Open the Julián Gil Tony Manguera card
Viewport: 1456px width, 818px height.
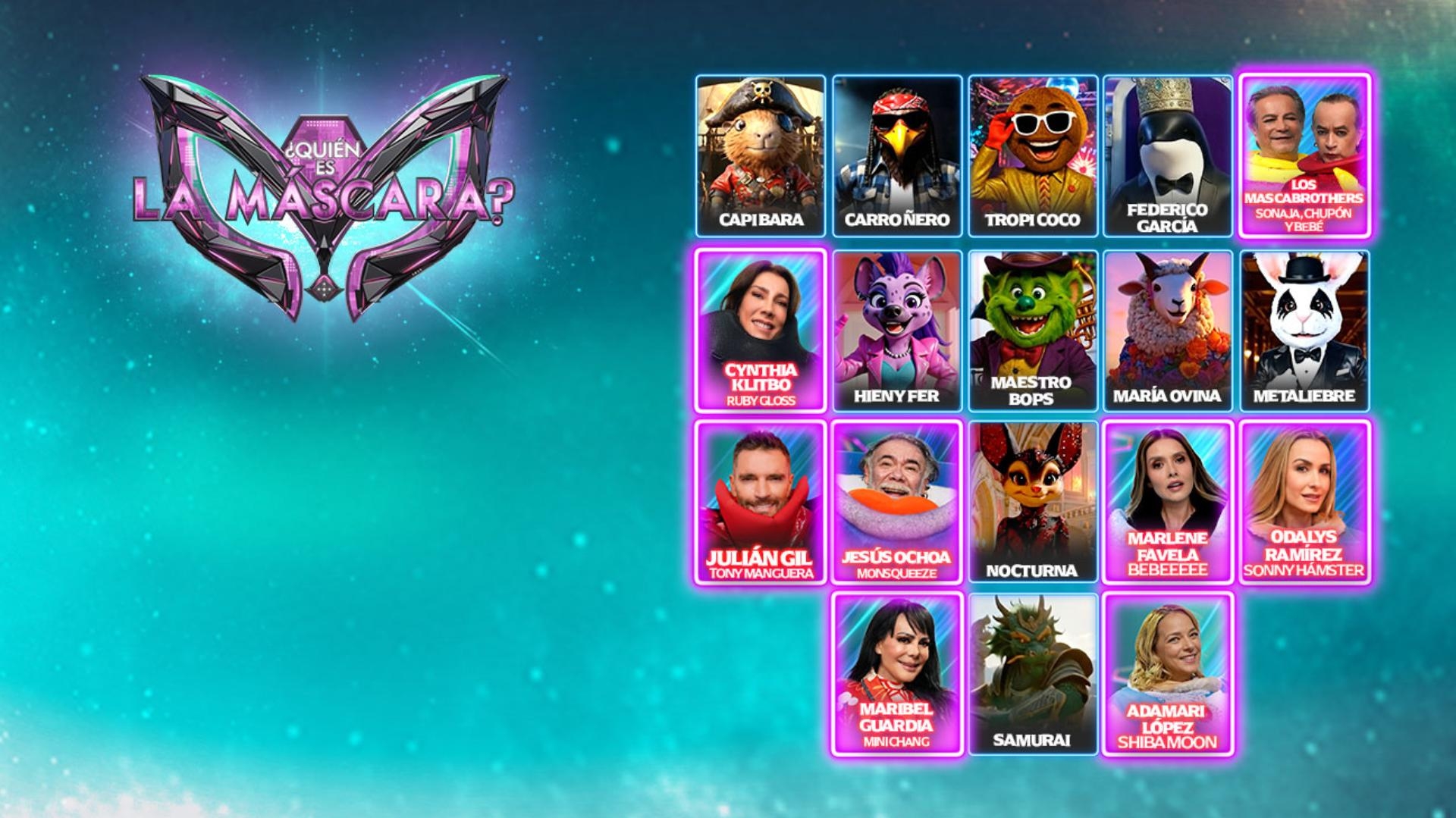[761, 502]
